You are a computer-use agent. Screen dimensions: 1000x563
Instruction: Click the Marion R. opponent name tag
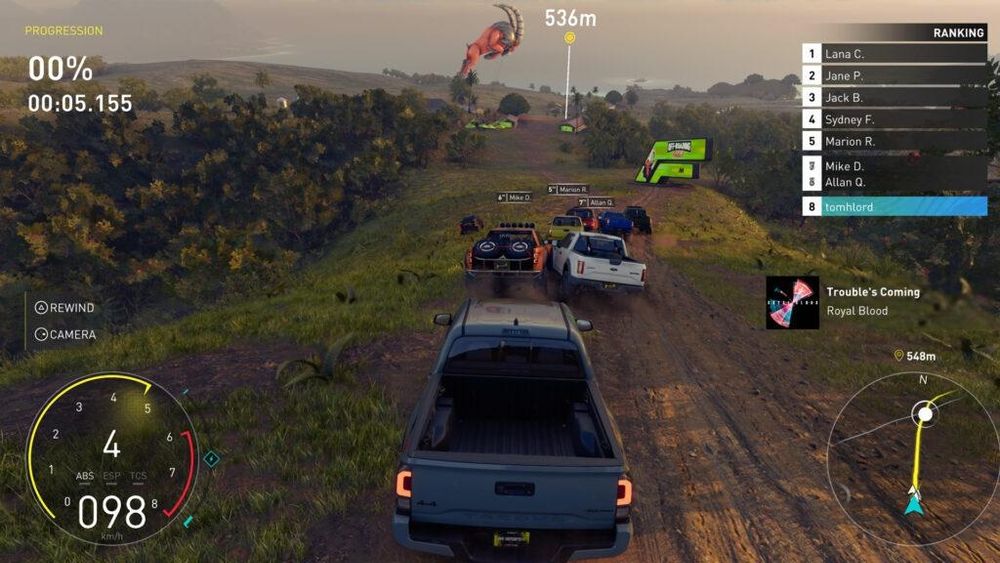click(x=568, y=189)
